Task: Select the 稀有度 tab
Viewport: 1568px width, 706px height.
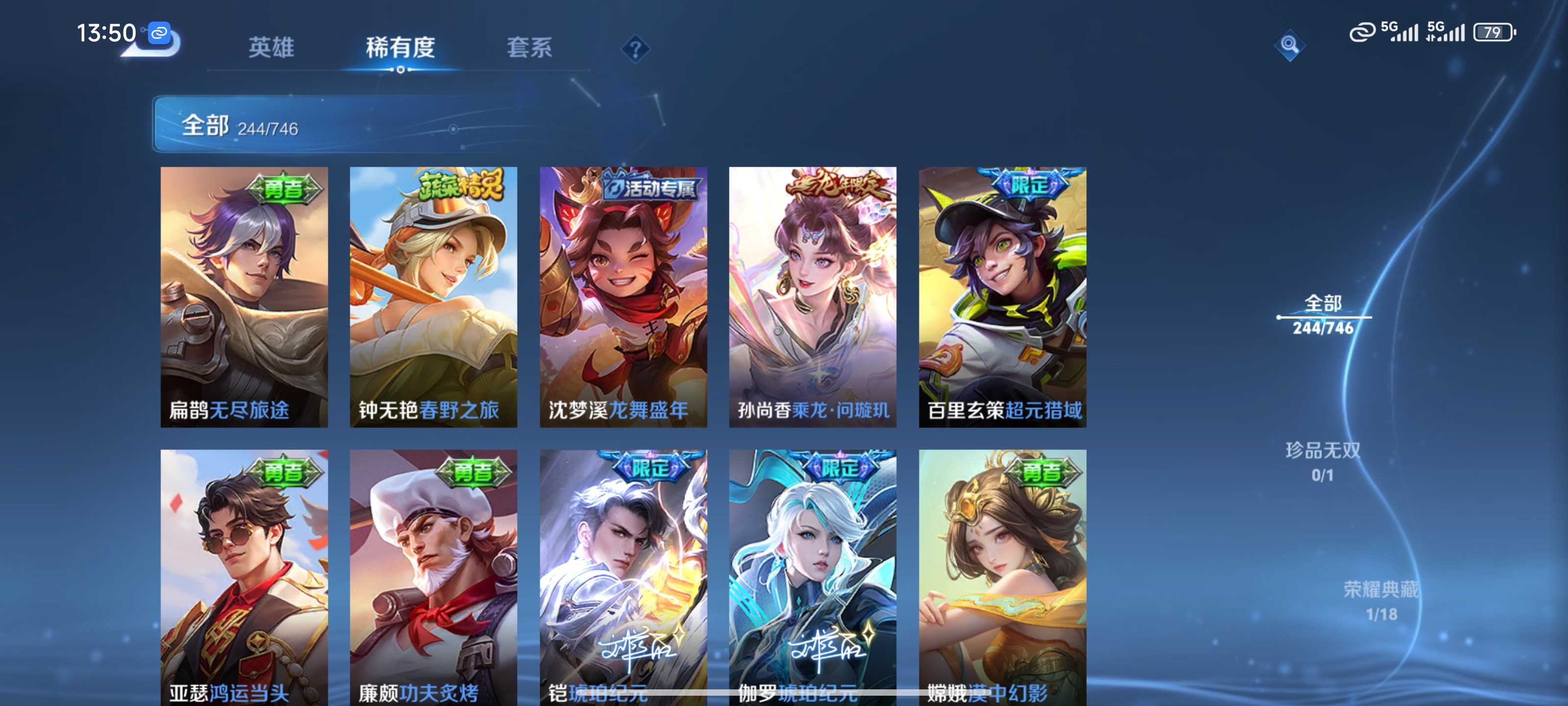Action: point(400,48)
